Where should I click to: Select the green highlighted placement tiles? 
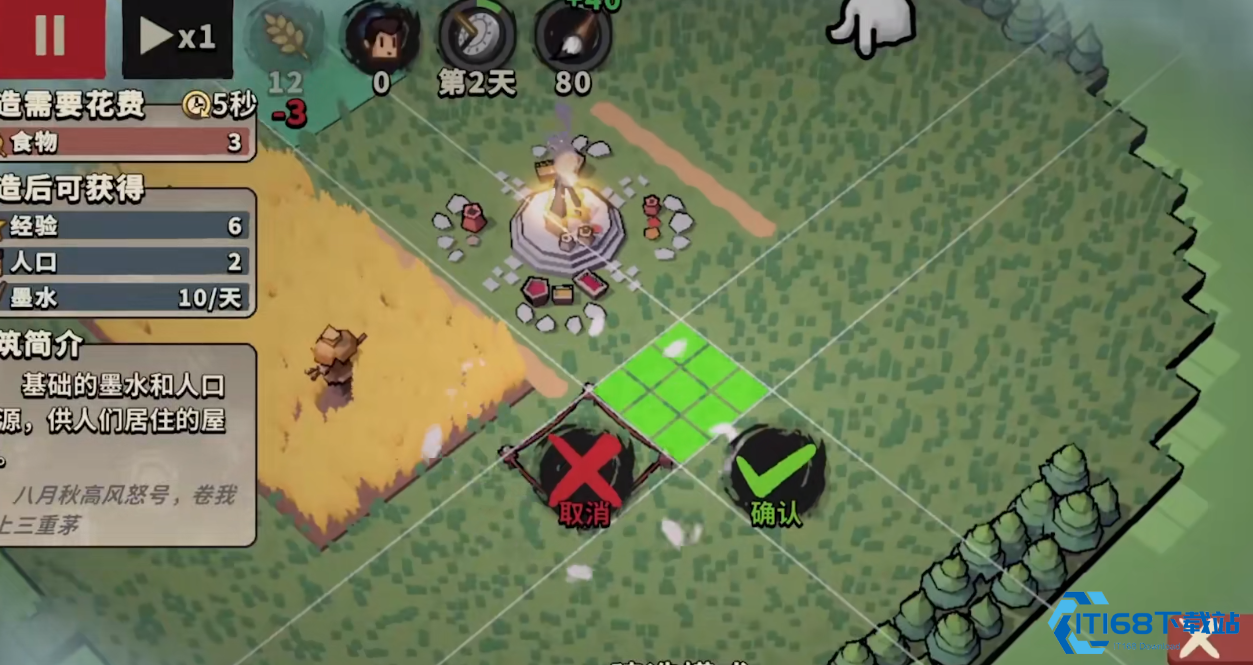click(x=682, y=392)
